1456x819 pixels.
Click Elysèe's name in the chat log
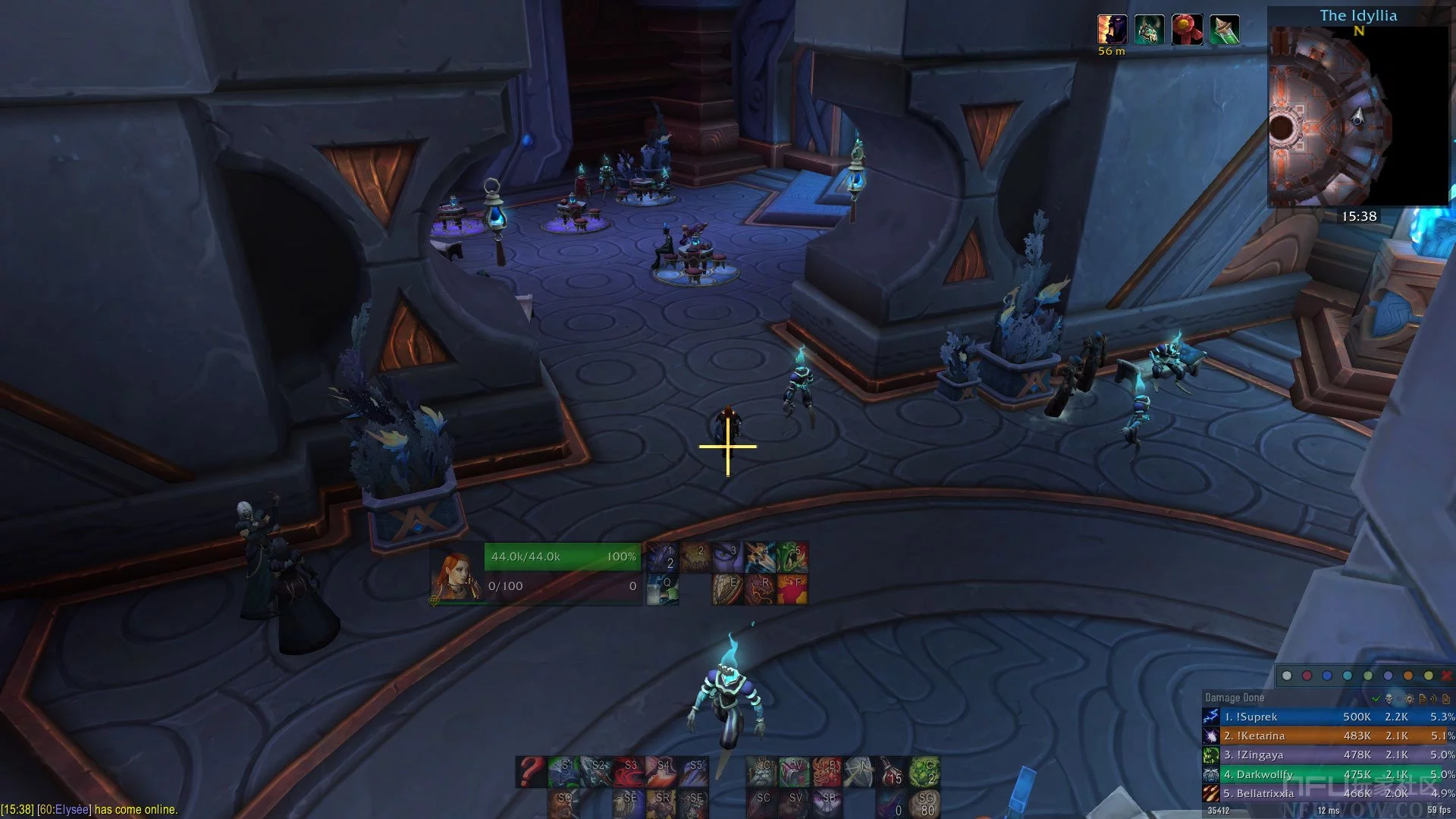71,810
